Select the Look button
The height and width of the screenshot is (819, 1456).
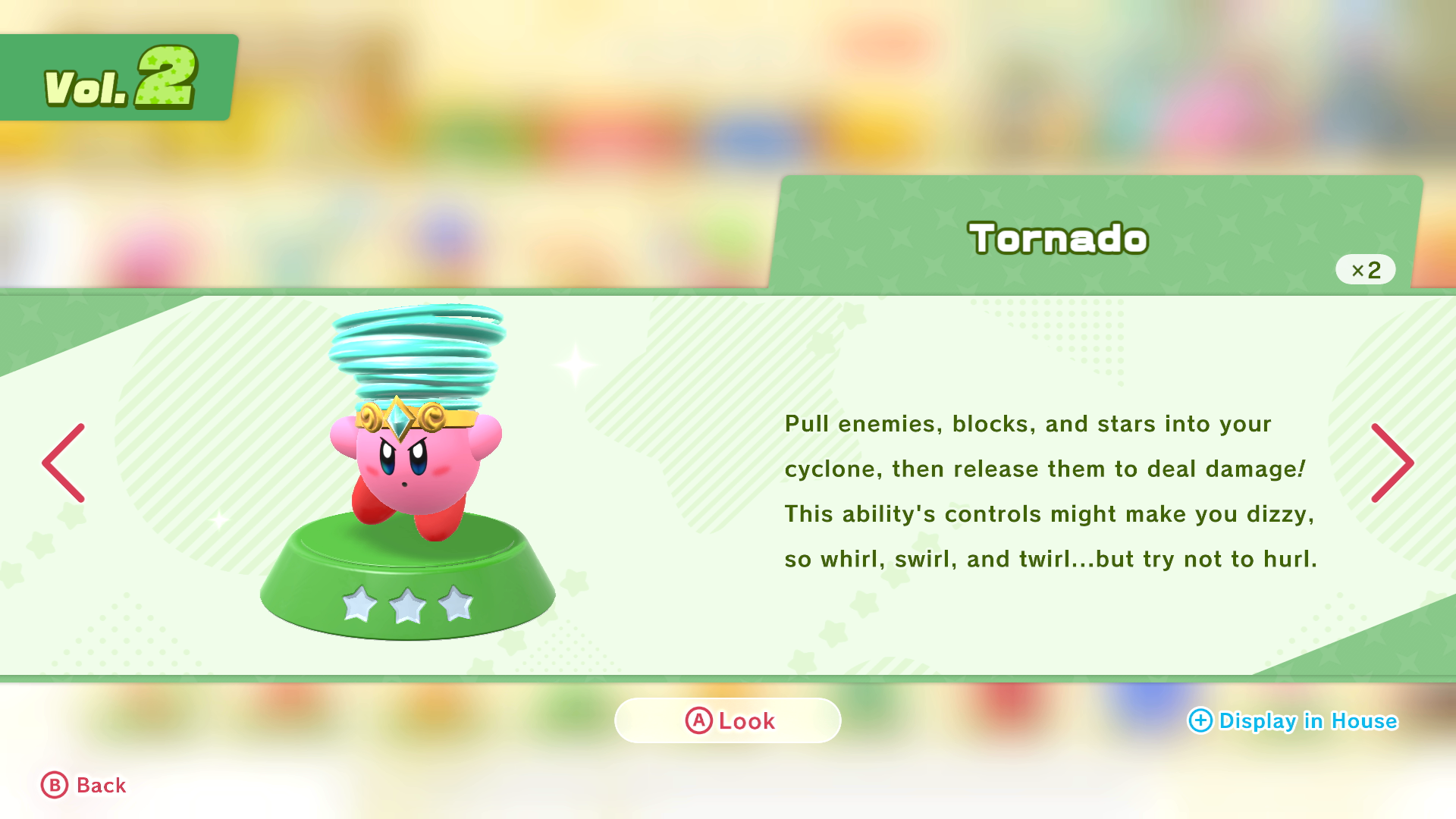728,720
